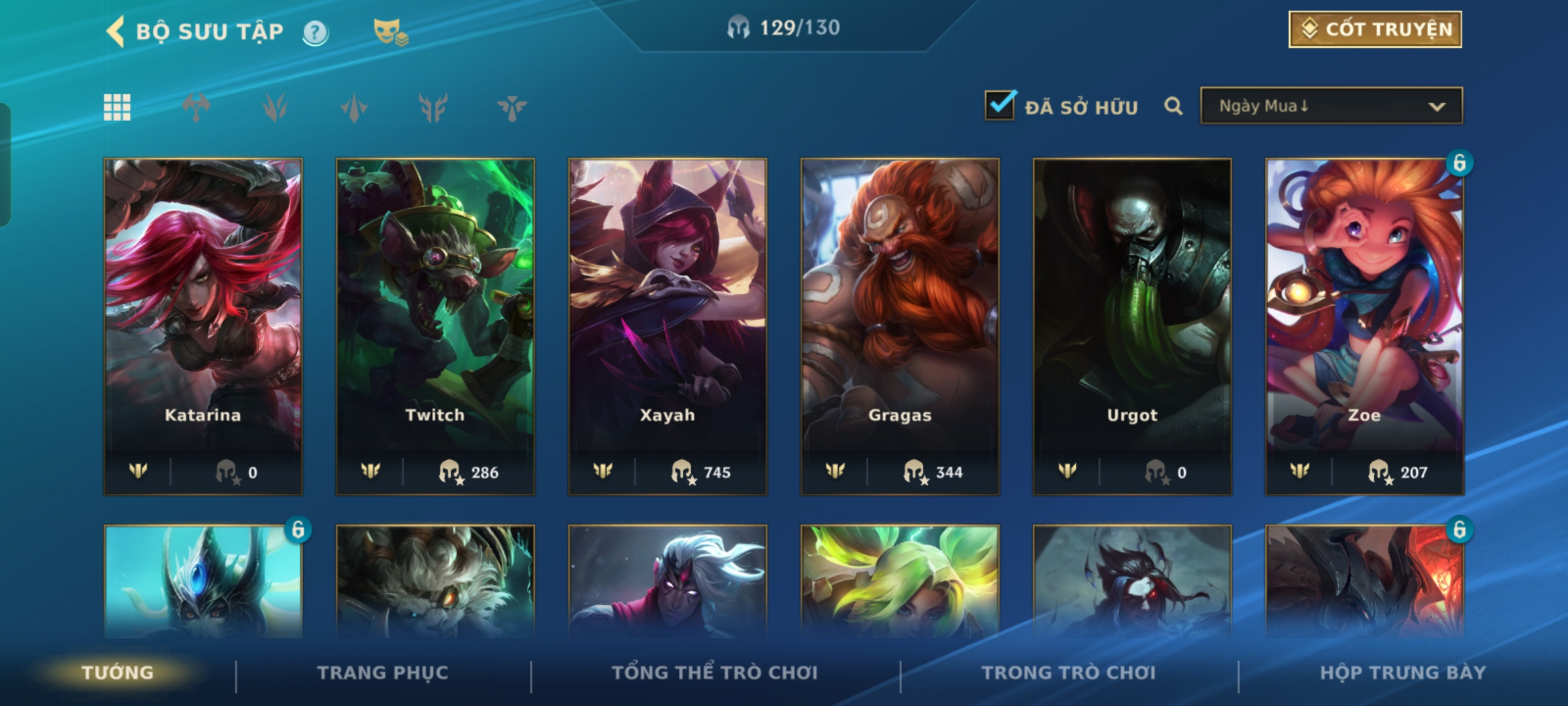View the Zoe champion card
The height and width of the screenshot is (706, 1568).
click(1364, 326)
